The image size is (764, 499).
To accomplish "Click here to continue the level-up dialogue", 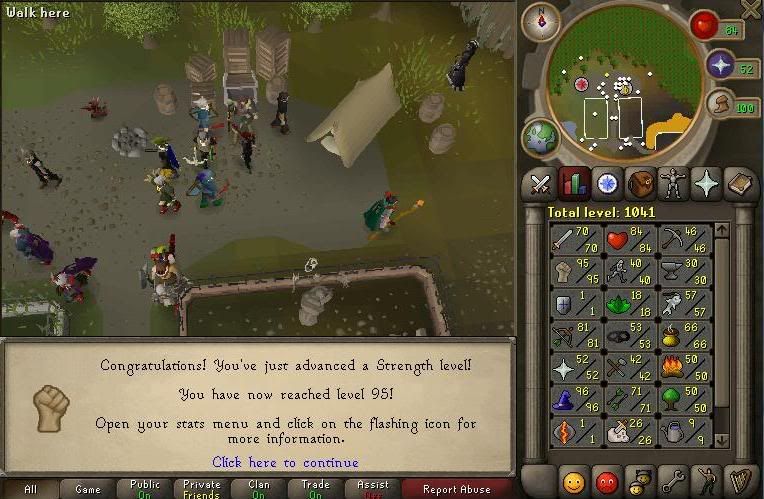I will pos(285,462).
